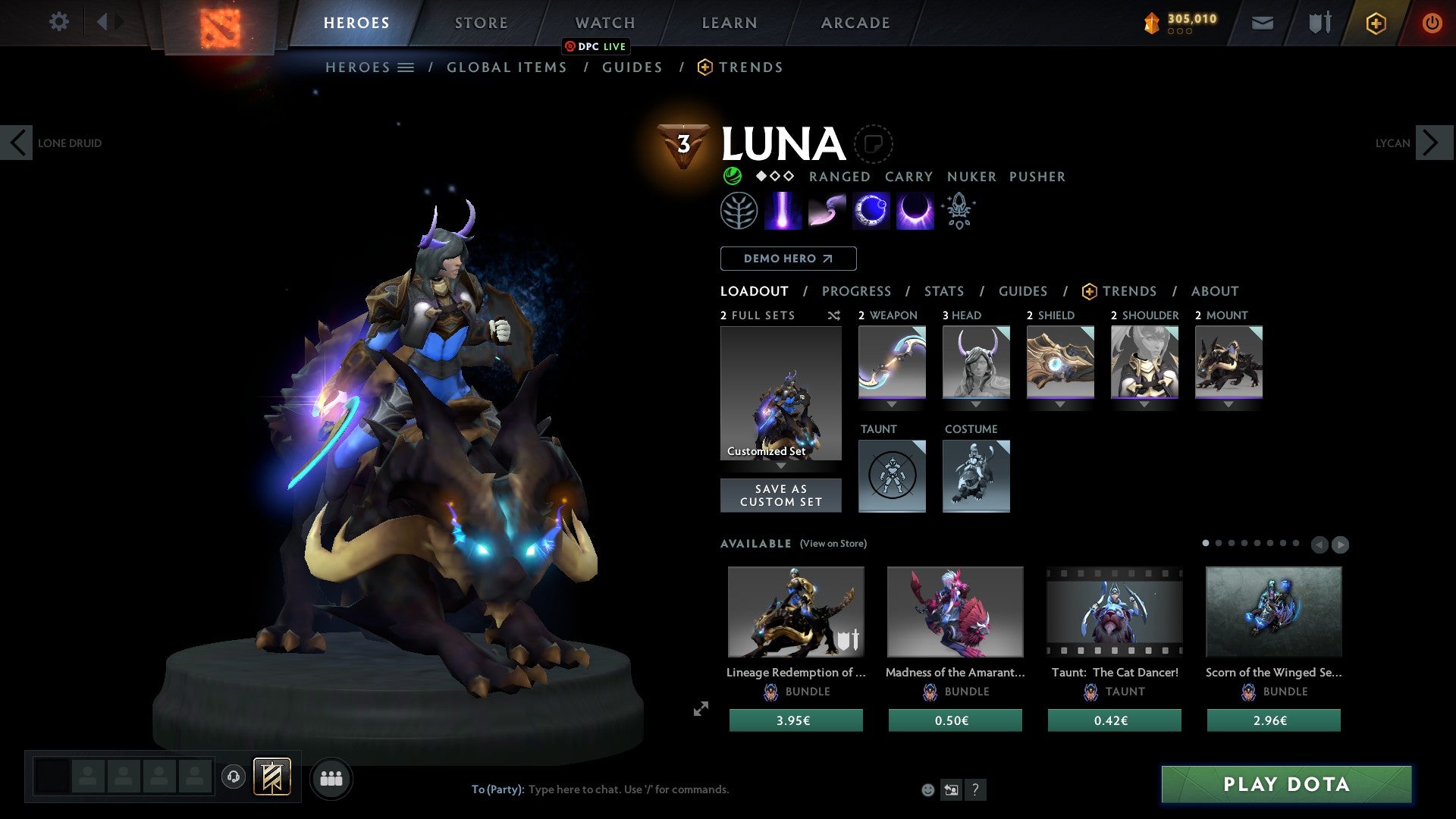Click the View on Store link
The height and width of the screenshot is (819, 1456).
(833, 544)
